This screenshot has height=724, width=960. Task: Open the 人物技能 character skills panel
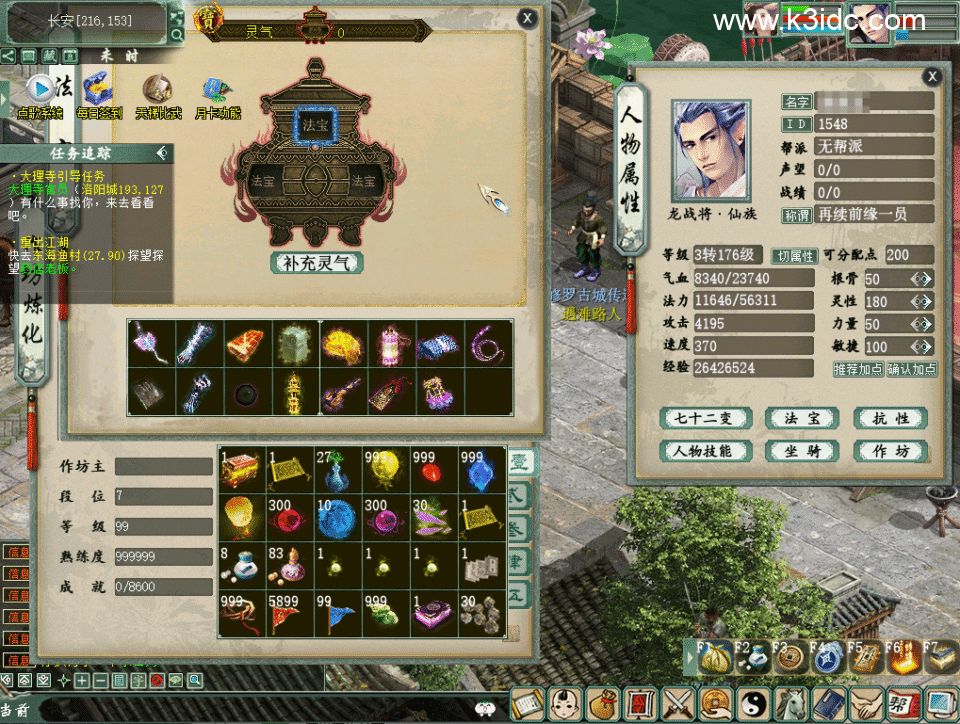tap(706, 451)
